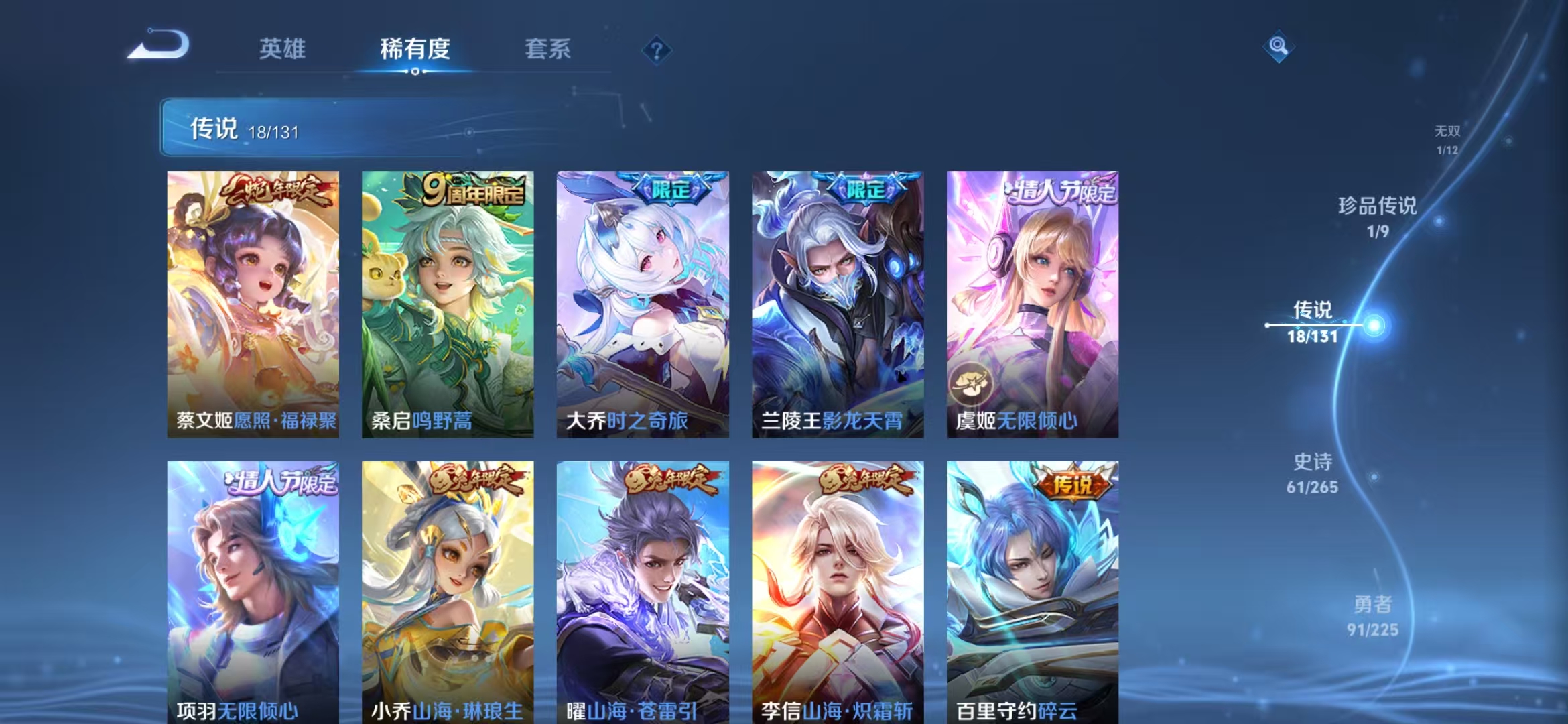Click the 限定 badge on 大乔 card

[x=672, y=189]
